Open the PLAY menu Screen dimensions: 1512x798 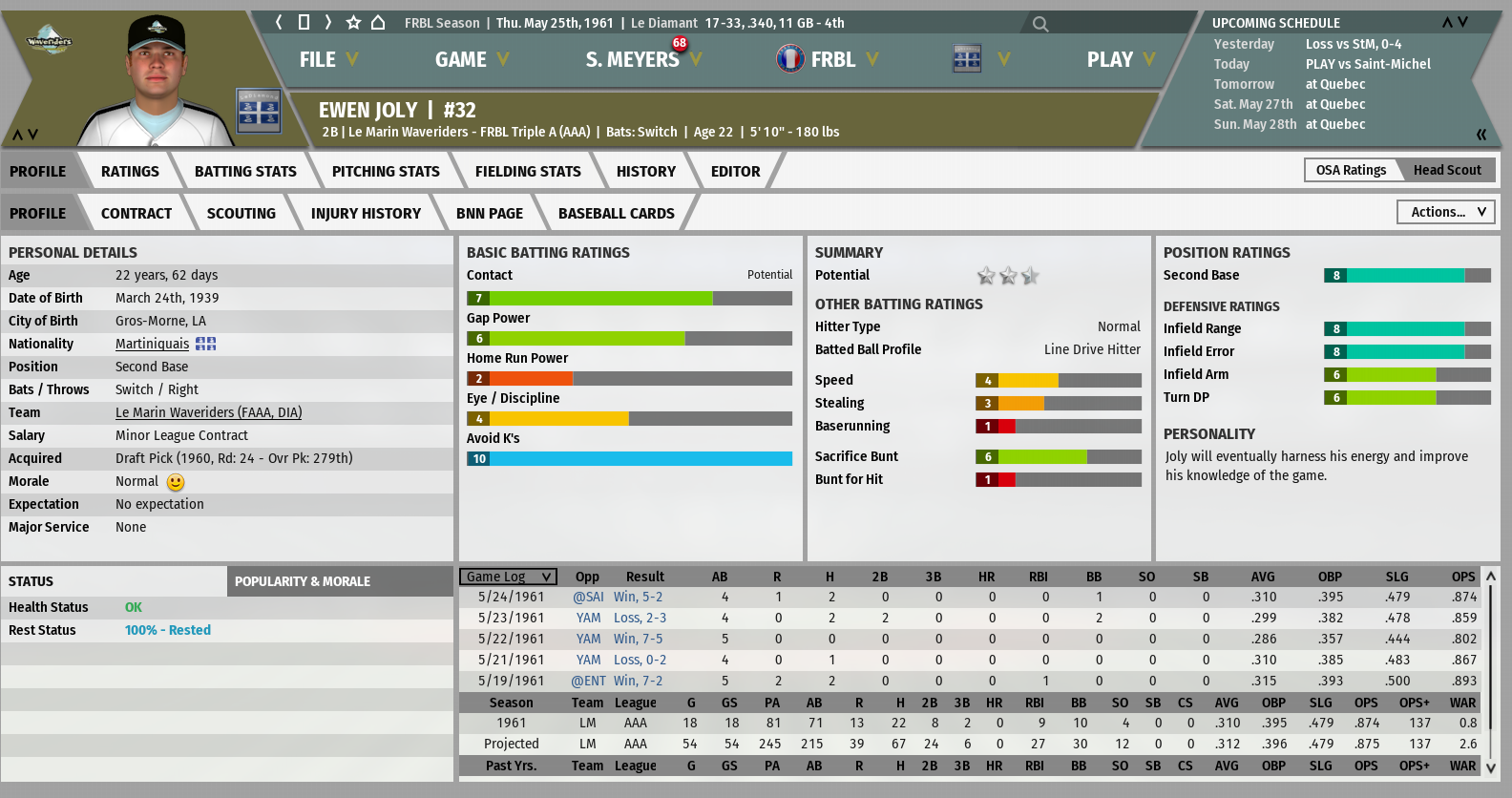click(1121, 59)
